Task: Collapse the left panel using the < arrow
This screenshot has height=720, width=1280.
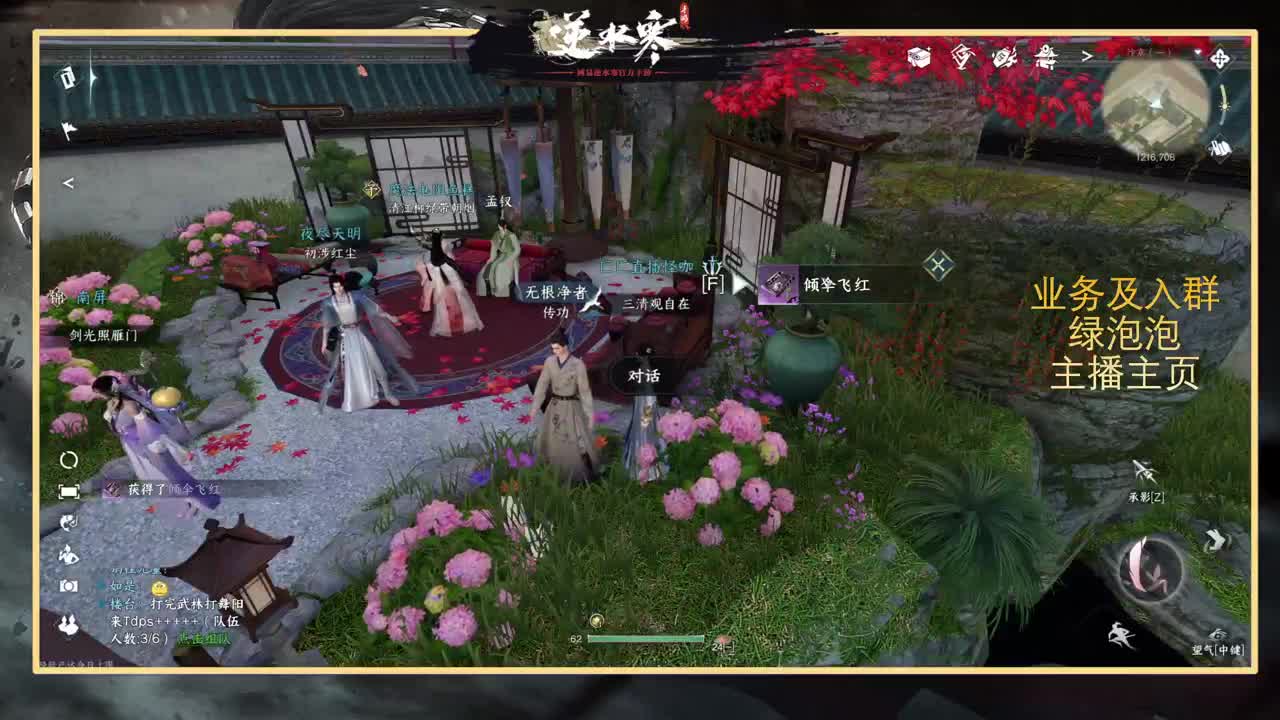Action: tap(67, 182)
